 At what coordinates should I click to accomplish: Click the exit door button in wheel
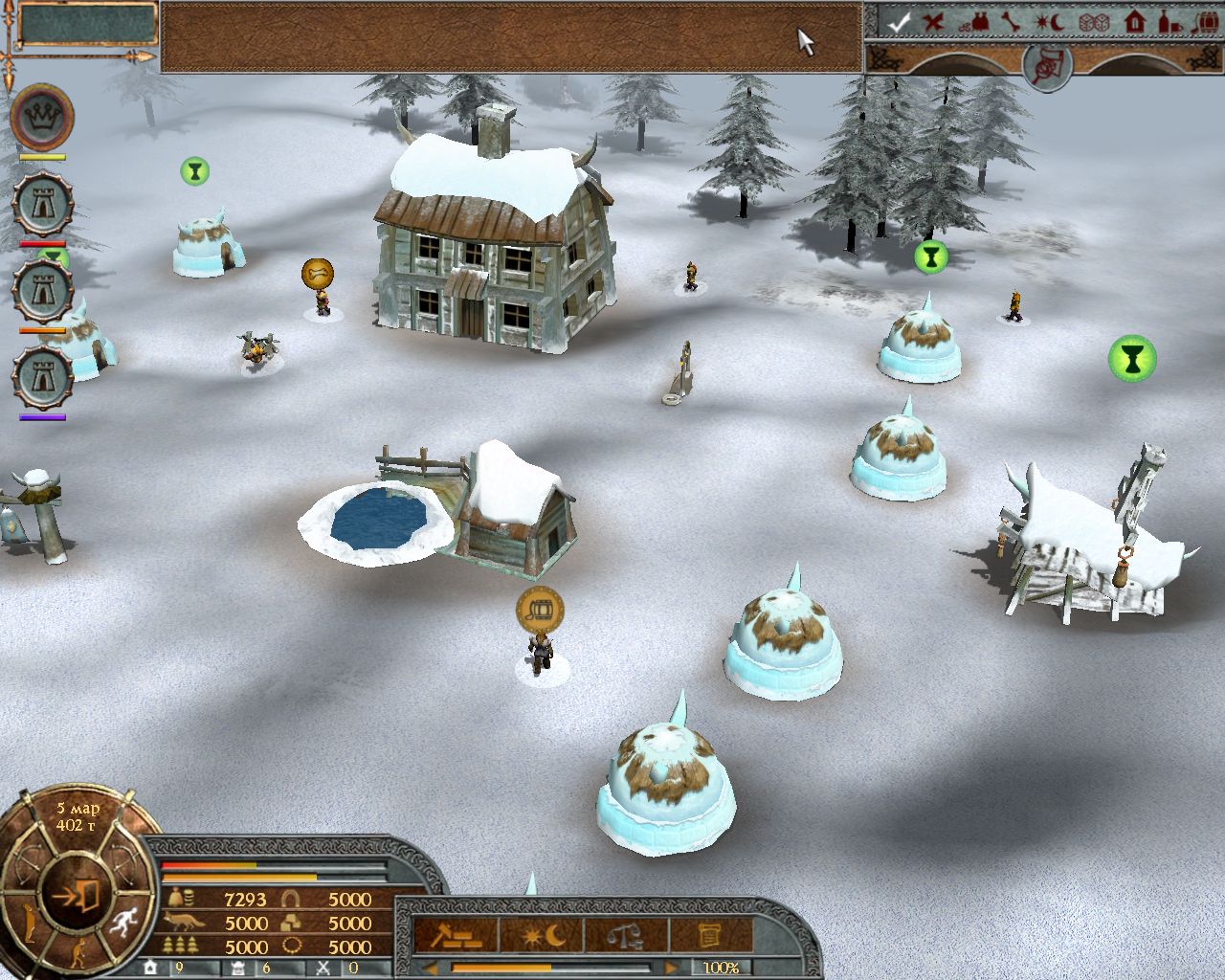(x=78, y=896)
